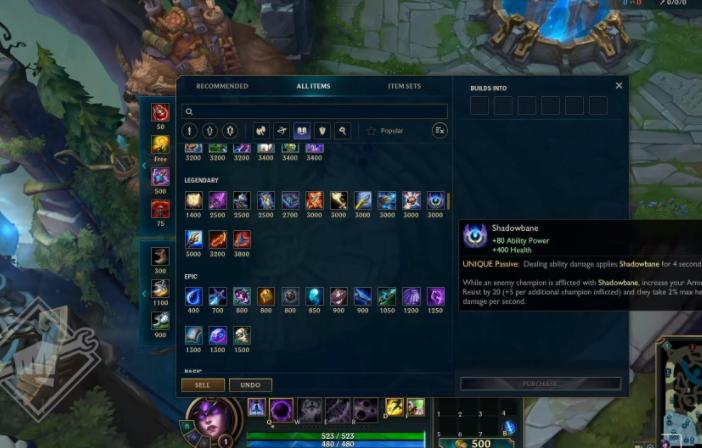This screenshot has height=448, width=702.
Task: Select the 1400 gold Legendary item
Action: (193, 201)
